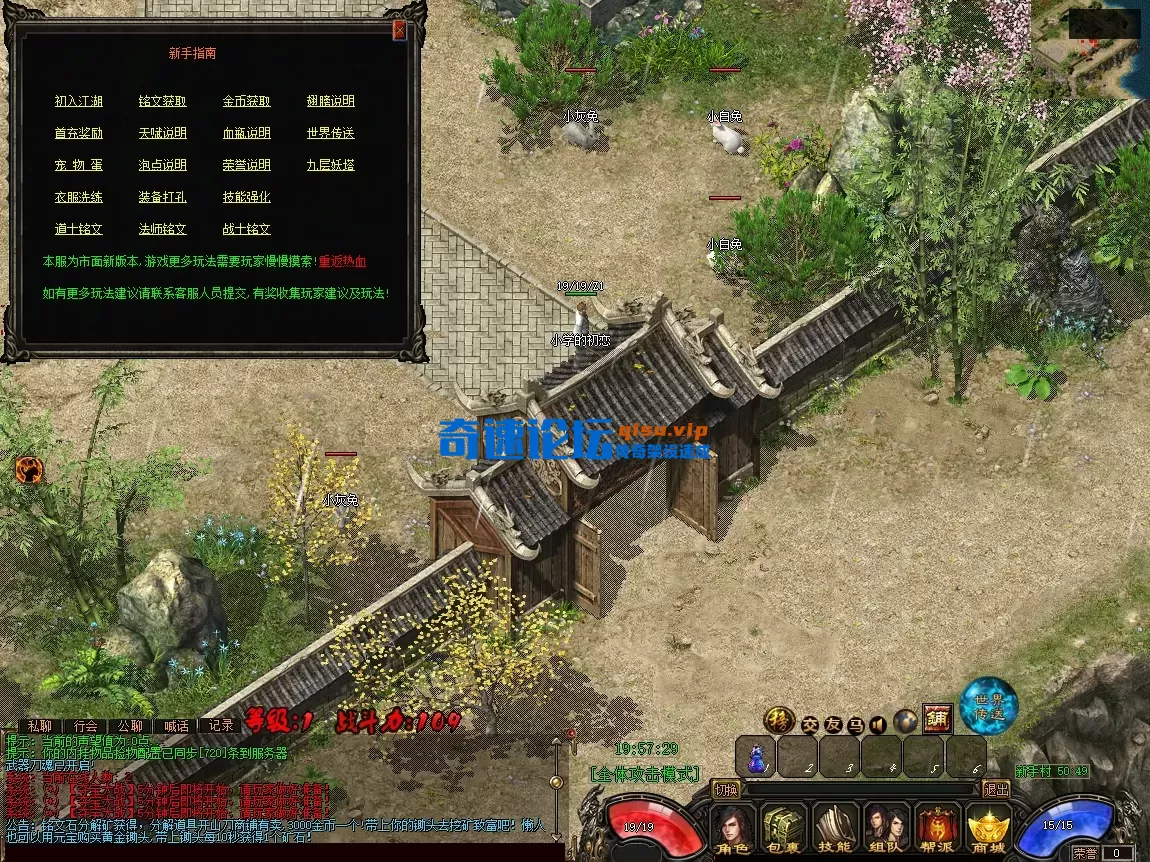
Task: Close the 新手指南 guide window
Action: pos(399,30)
